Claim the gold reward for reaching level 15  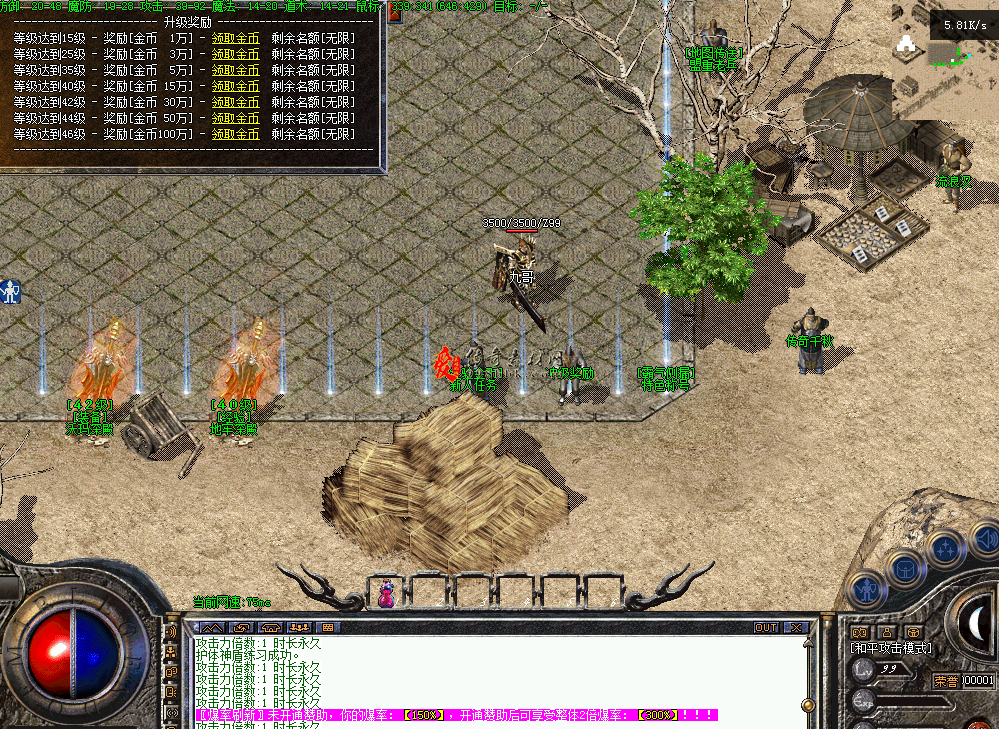click(235, 38)
